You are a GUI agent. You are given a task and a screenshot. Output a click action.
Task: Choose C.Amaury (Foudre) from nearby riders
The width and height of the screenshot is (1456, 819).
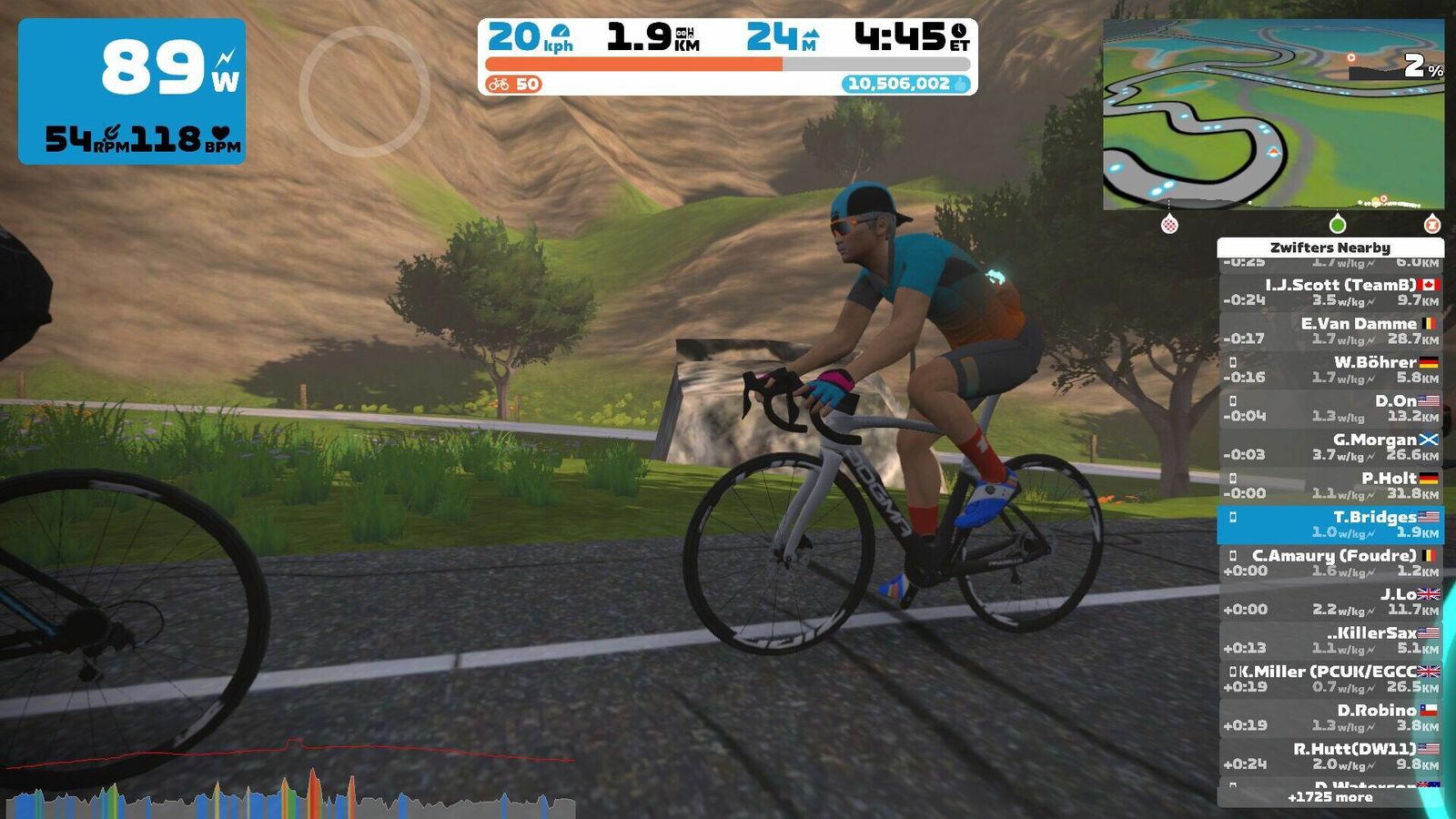click(1330, 563)
